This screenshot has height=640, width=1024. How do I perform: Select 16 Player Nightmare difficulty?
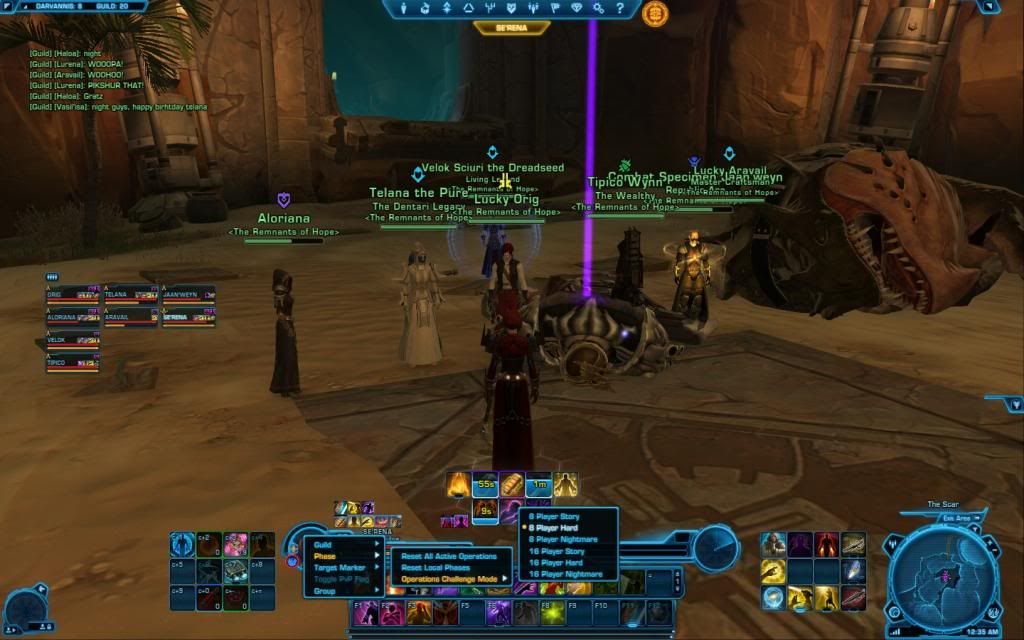tap(565, 574)
